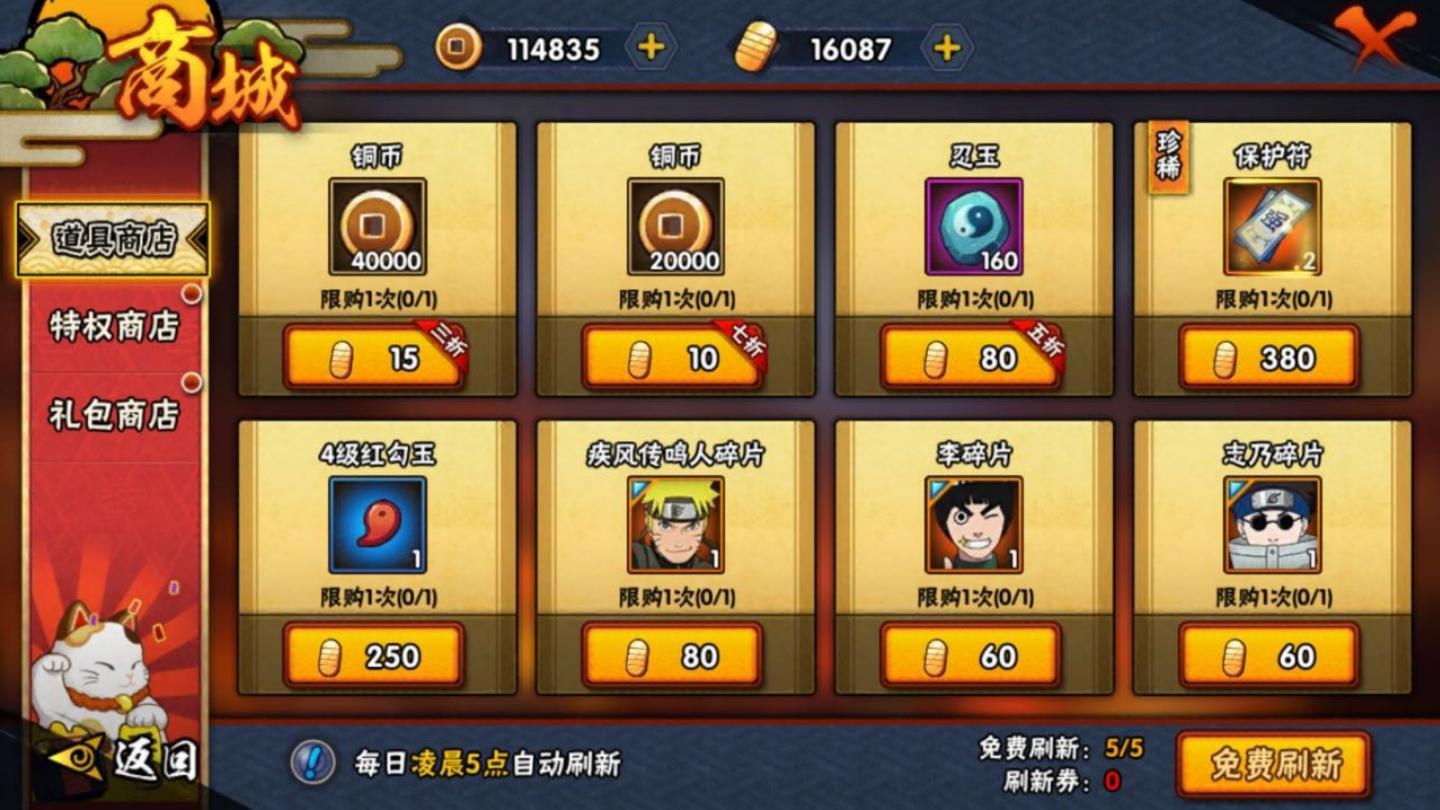Buy the 保护符 for 380 gold
Image resolution: width=1440 pixels, height=810 pixels.
pyautogui.click(x=1269, y=358)
